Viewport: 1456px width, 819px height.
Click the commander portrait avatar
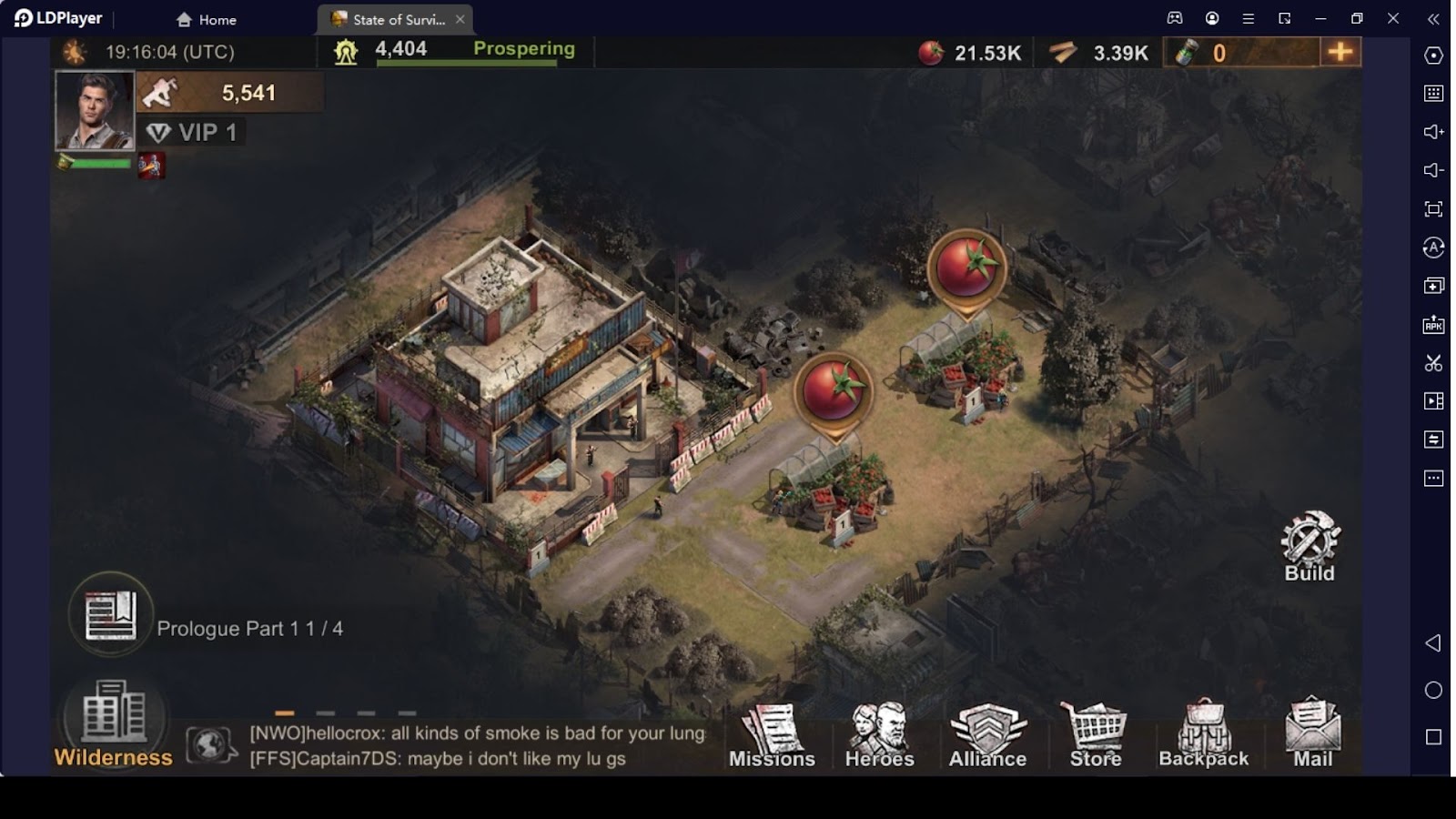coord(95,110)
